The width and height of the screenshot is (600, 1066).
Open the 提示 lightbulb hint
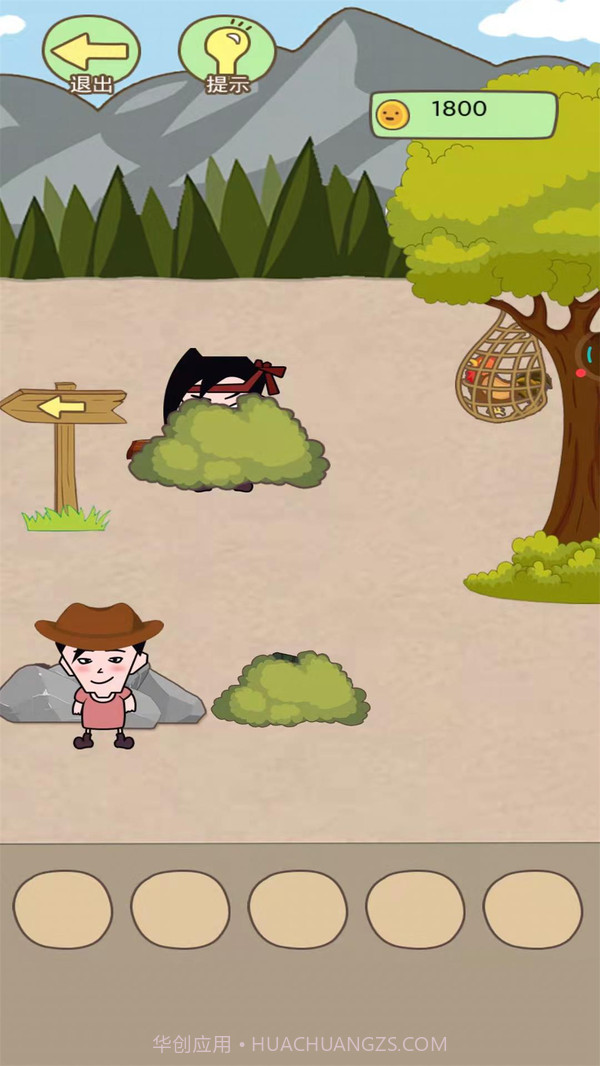pyautogui.click(x=227, y=53)
